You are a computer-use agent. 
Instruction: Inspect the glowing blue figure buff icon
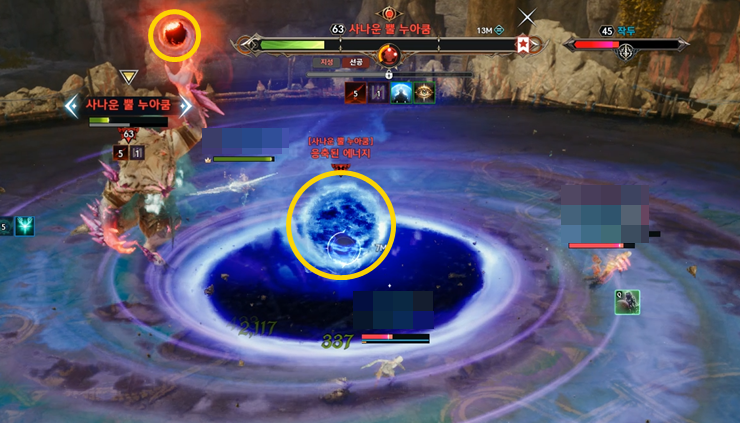click(401, 92)
